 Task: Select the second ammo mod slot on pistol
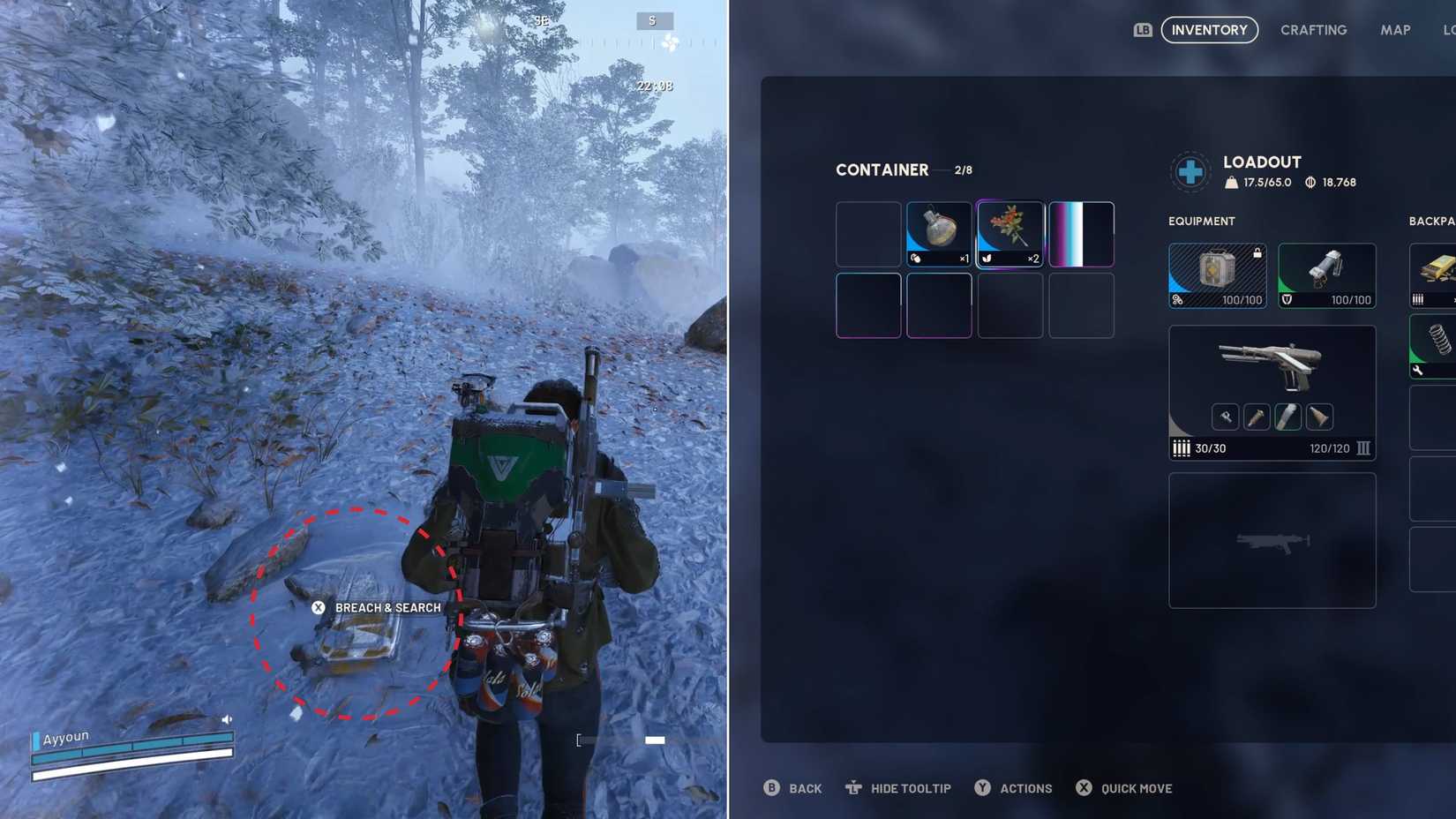click(x=1257, y=416)
